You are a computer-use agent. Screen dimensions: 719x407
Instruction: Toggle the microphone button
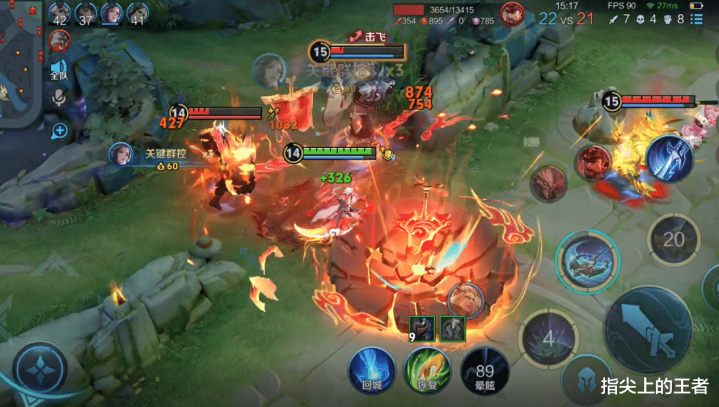click(59, 98)
